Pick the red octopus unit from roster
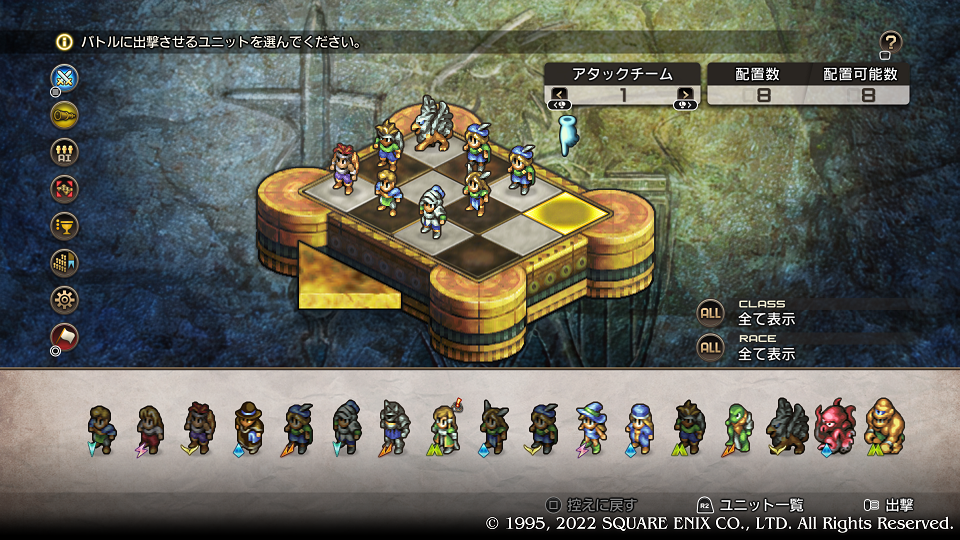The image size is (960, 540). click(x=834, y=426)
